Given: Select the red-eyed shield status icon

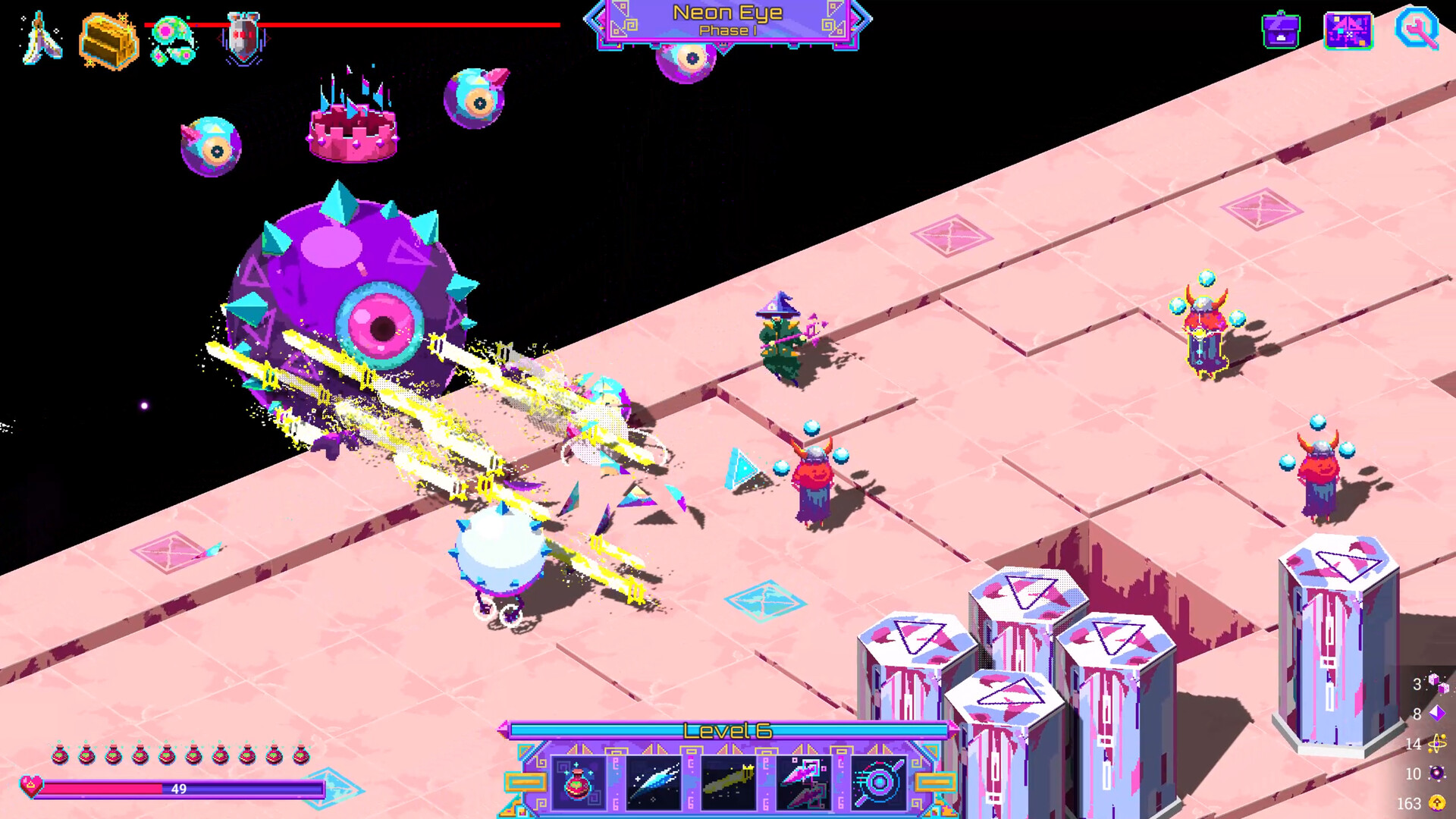Looking at the screenshot, I should (243, 38).
